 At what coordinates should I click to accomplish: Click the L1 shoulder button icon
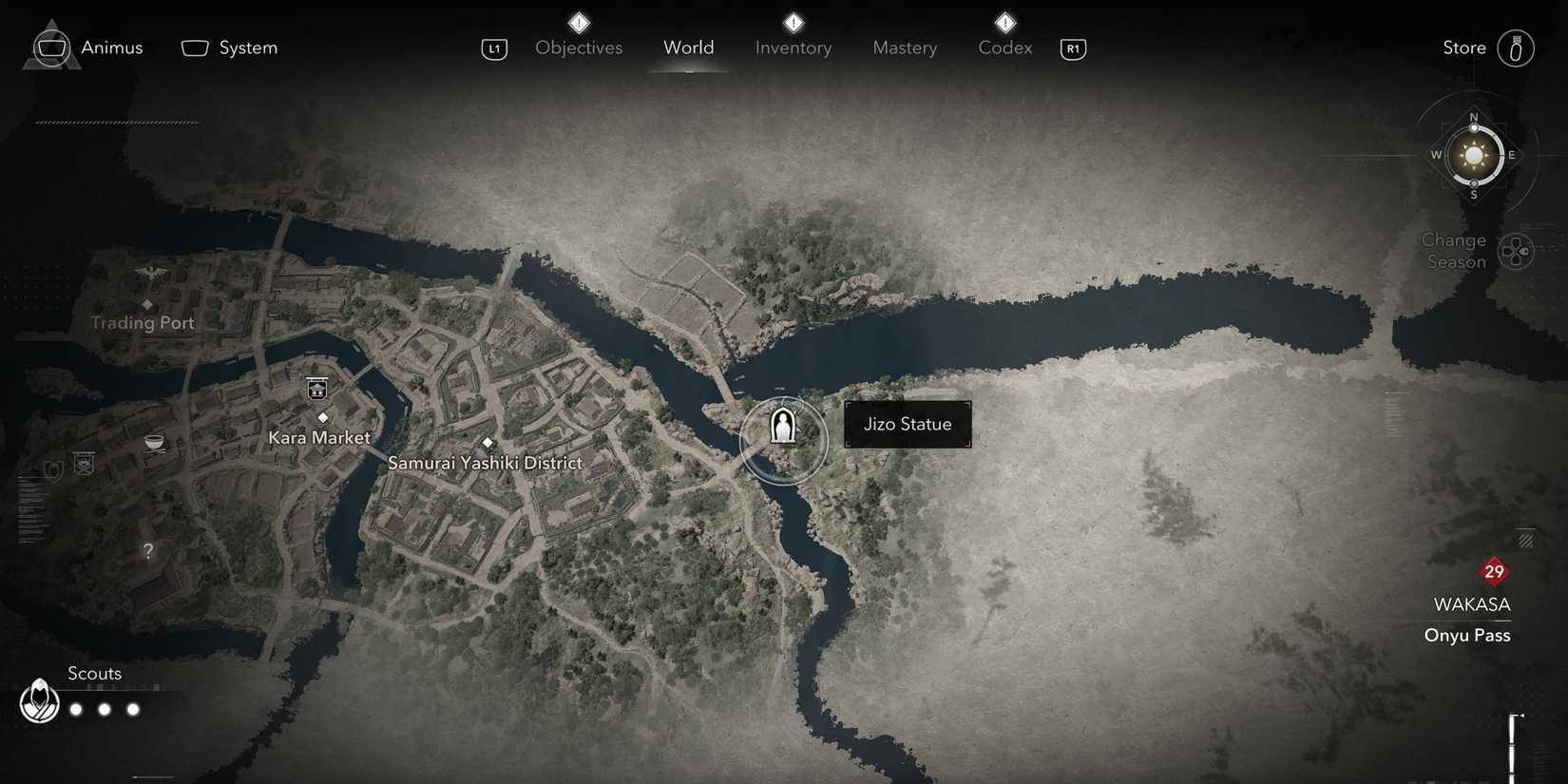[494, 48]
